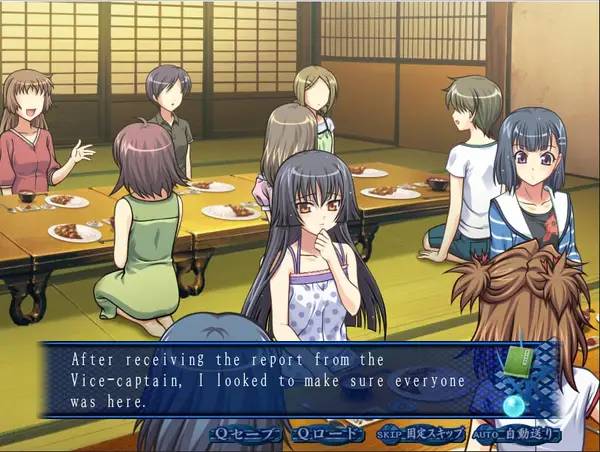Toggle AUTO (自動送り) text advance
Viewport: 600px width, 452px height.
(x=515, y=434)
